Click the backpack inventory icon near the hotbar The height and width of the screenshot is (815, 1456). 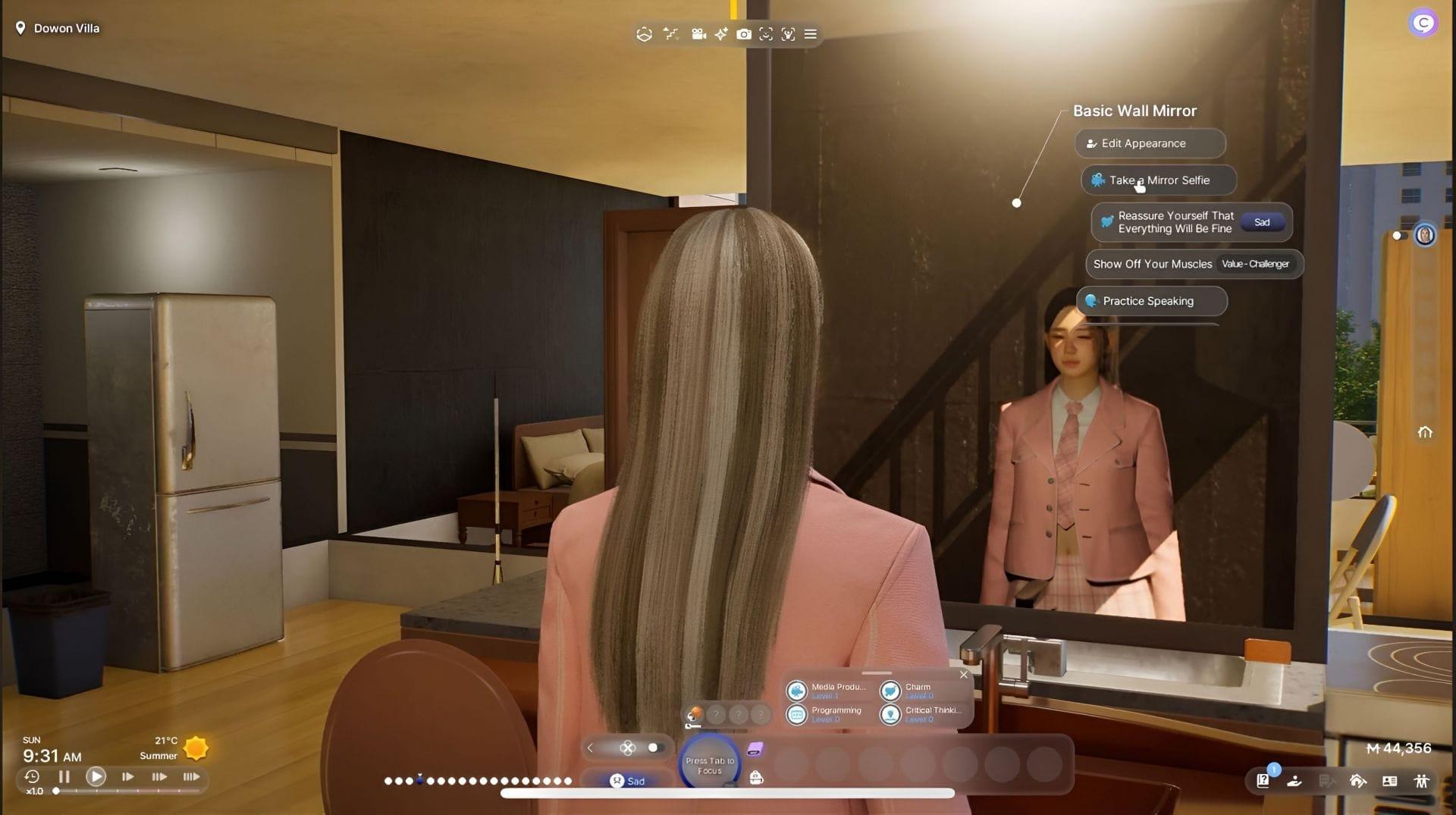[x=755, y=778]
